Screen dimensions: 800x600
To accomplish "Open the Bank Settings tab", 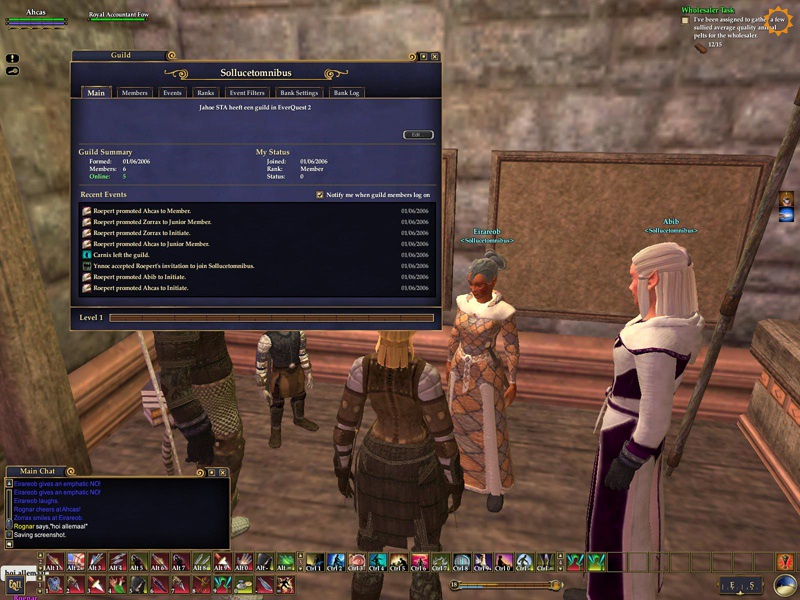I will (x=298, y=93).
